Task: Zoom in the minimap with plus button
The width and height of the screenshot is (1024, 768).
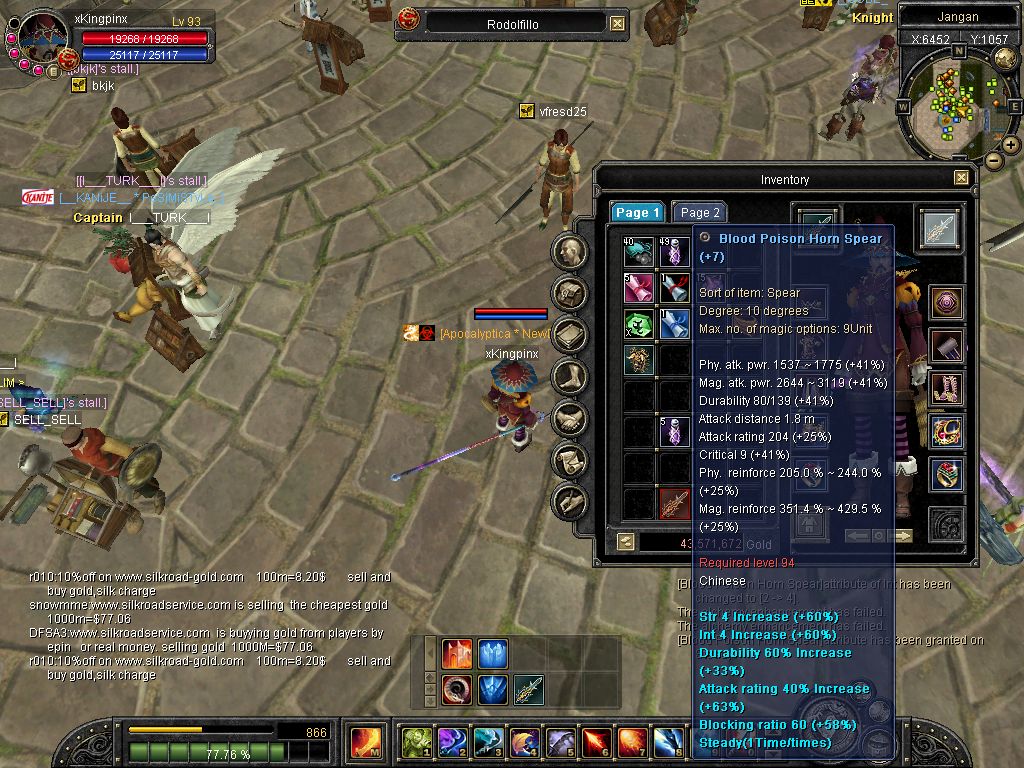Action: (x=1011, y=145)
